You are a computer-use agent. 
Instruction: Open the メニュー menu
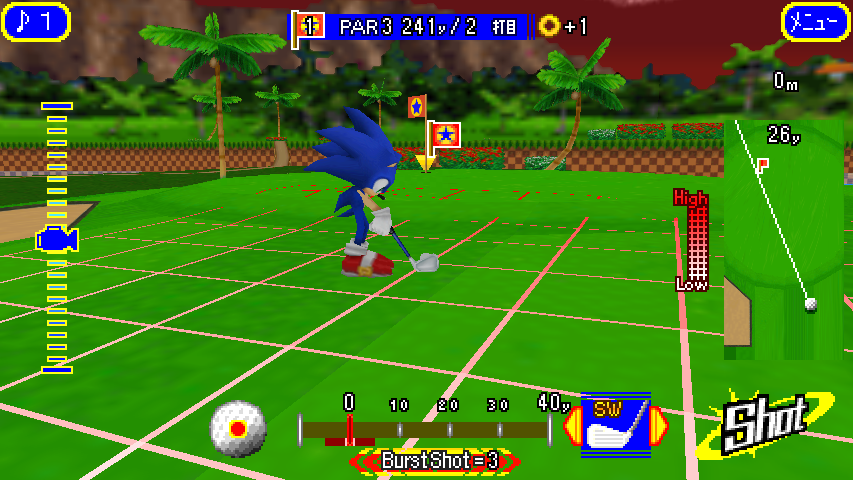point(815,22)
